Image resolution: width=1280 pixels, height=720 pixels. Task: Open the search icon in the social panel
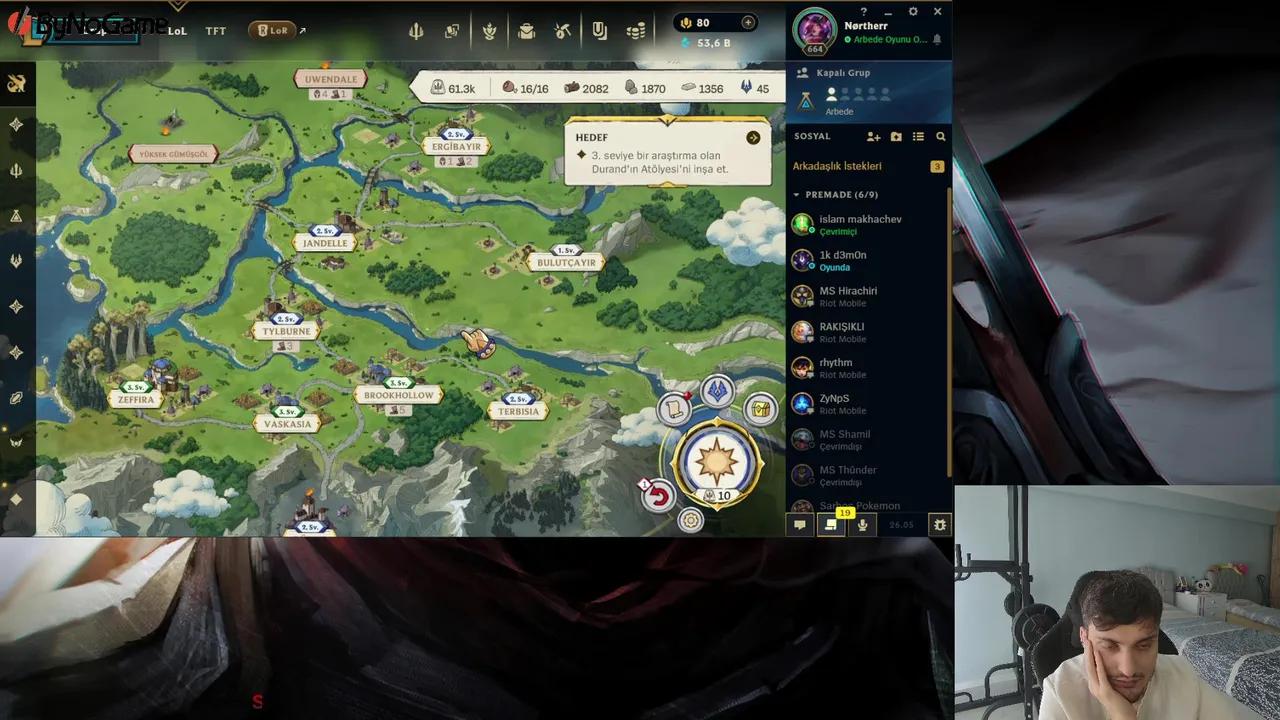coord(940,136)
